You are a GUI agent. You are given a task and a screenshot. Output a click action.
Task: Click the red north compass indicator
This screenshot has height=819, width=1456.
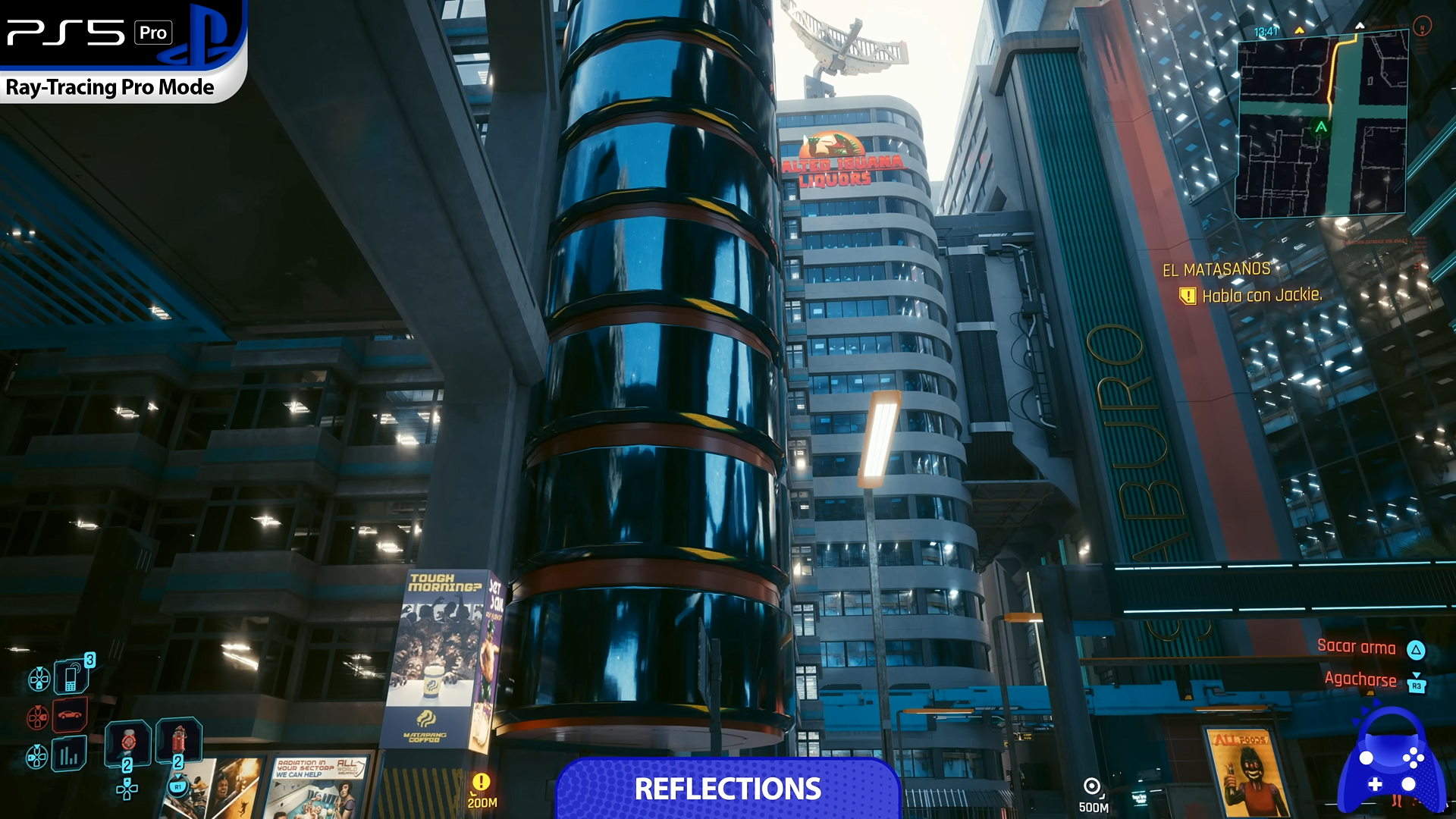[1423, 27]
